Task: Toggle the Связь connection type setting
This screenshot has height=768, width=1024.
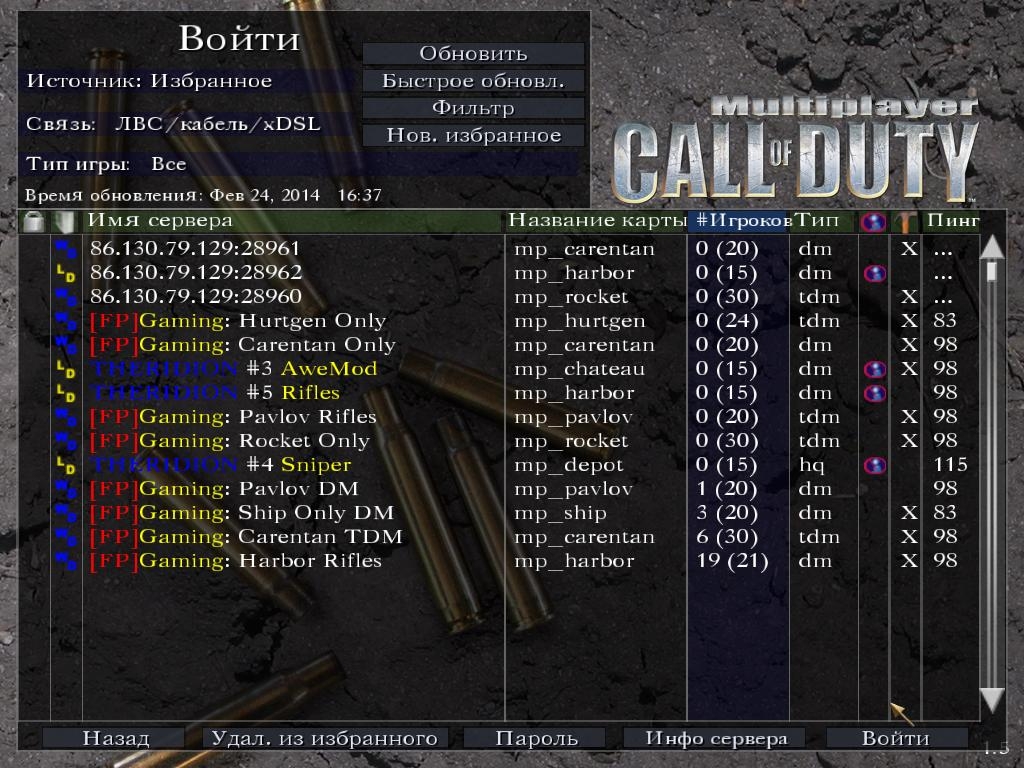Action: (x=174, y=124)
